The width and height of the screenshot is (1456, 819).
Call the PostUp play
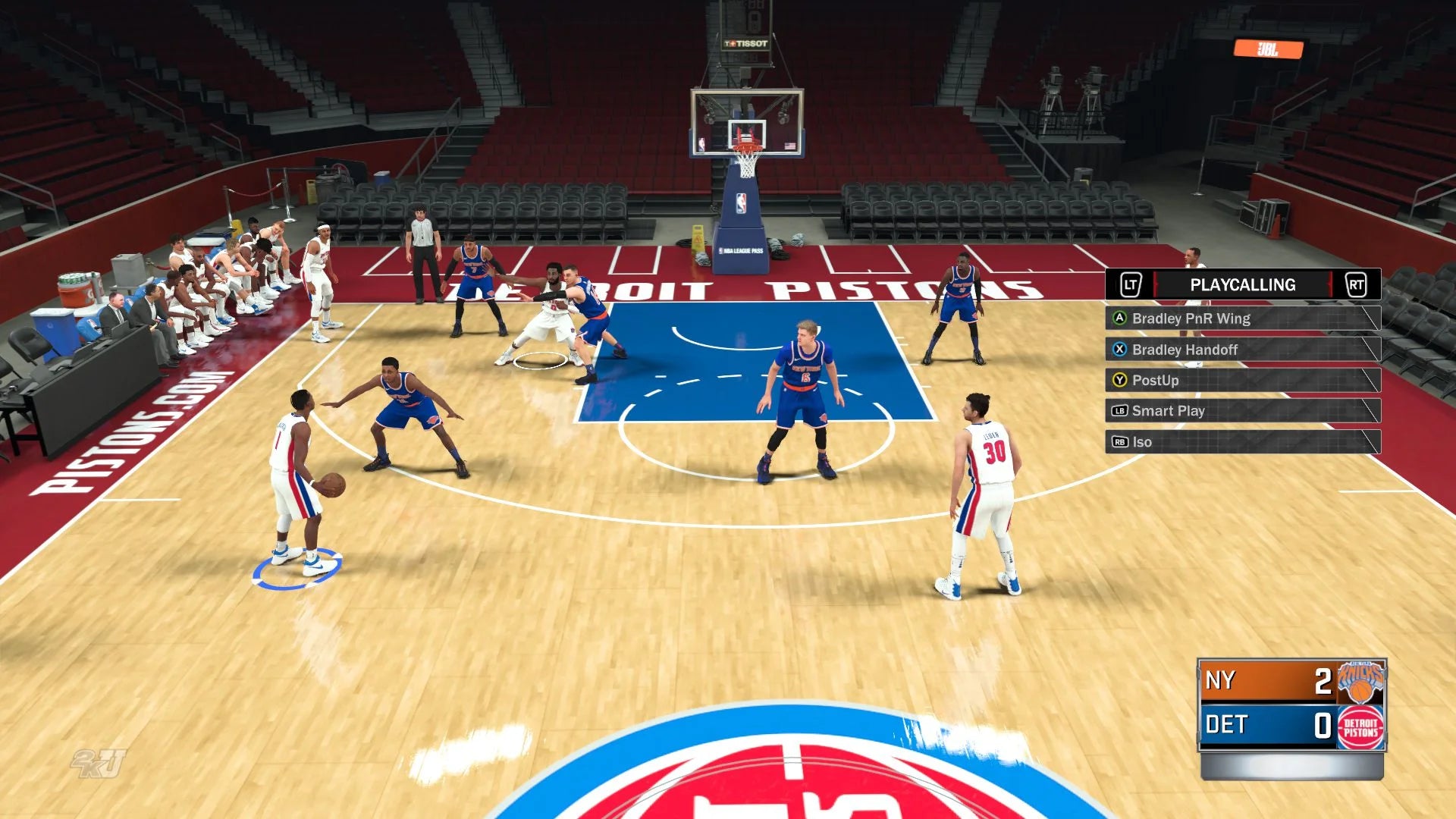pyautogui.click(x=1241, y=380)
